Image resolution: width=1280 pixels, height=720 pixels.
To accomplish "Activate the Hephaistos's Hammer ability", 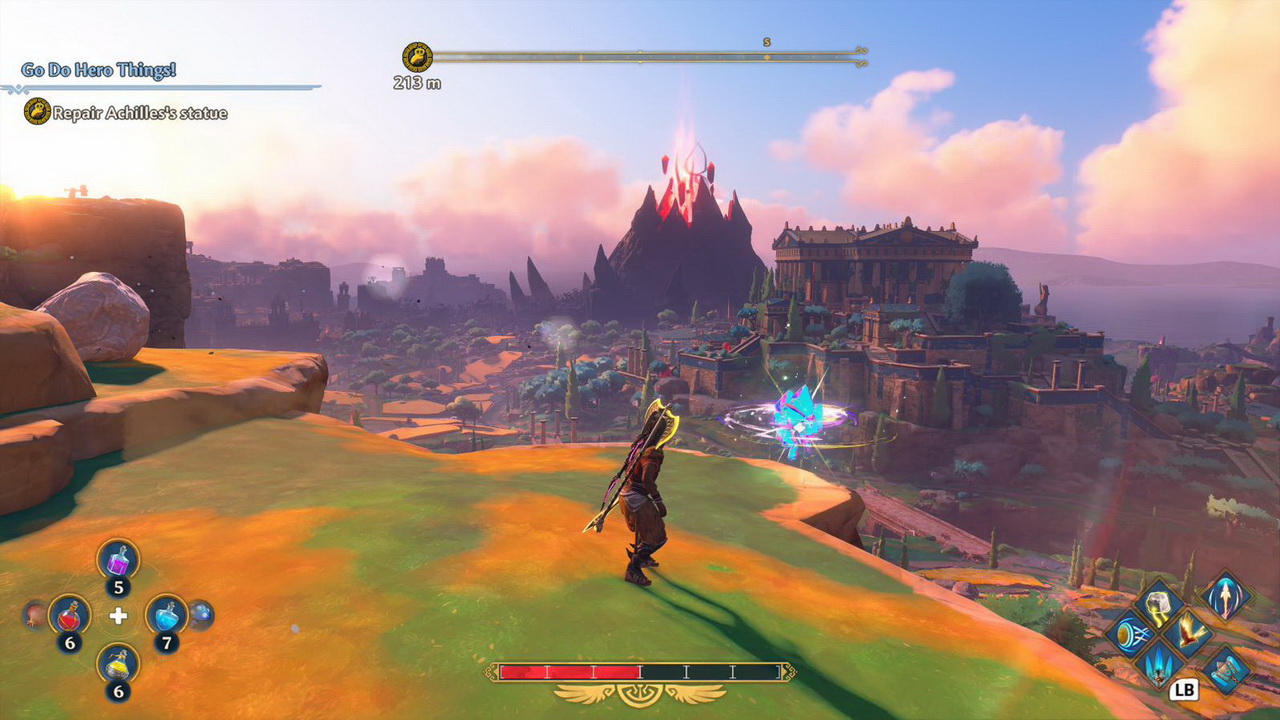I will 1159,606.
